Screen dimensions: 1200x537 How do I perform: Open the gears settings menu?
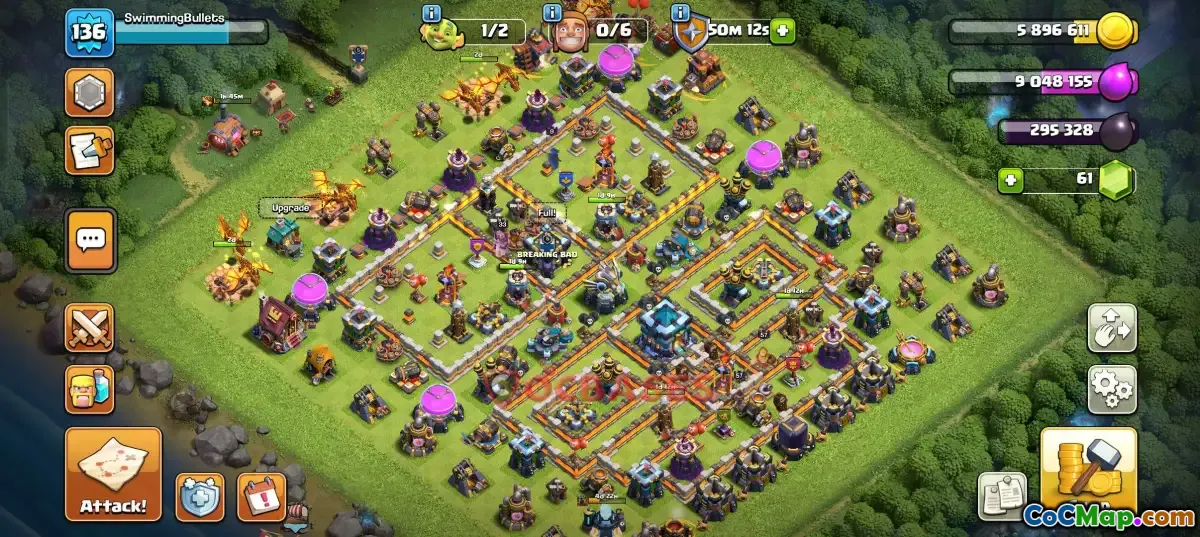pyautogui.click(x=1112, y=389)
